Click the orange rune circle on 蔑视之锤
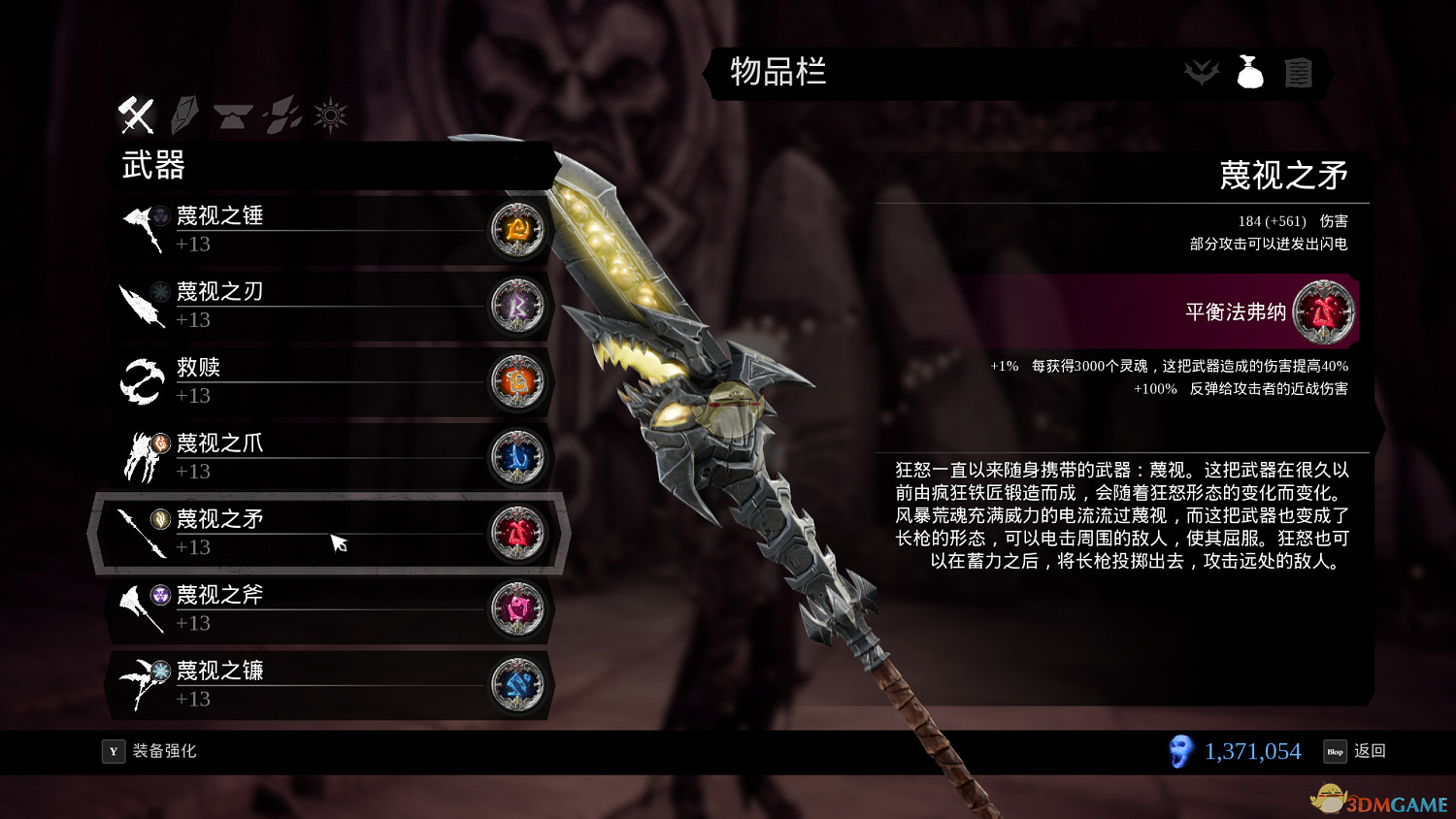Viewport: 1456px width, 819px height. (x=518, y=230)
